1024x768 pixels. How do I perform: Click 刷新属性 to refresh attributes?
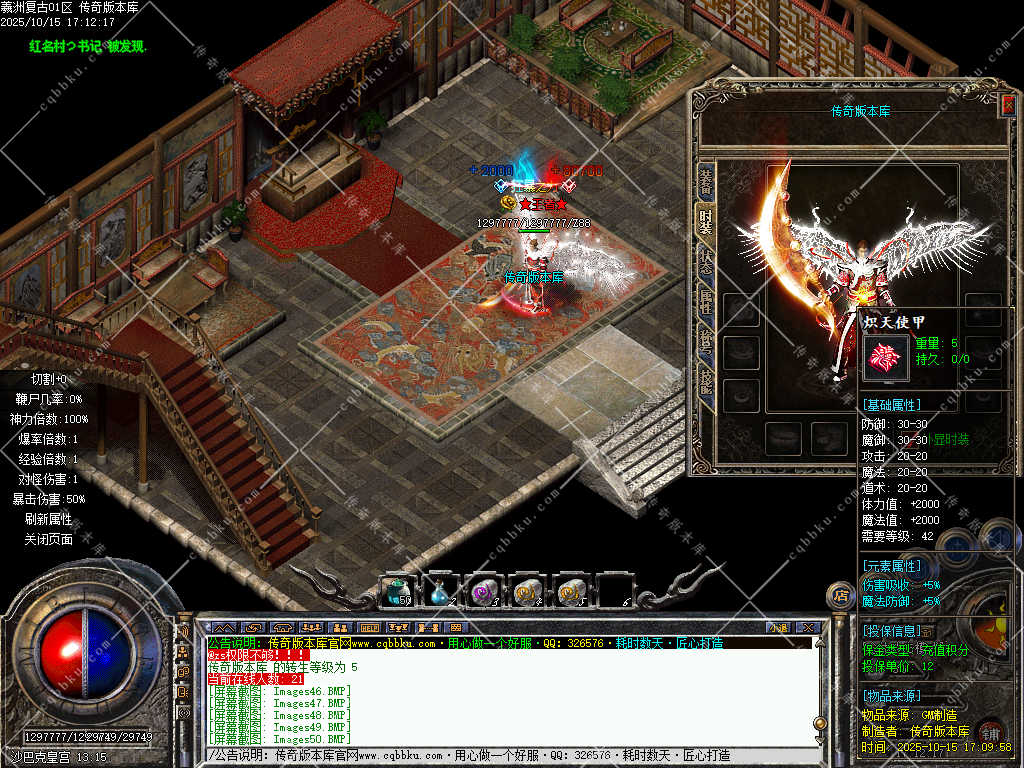[48, 519]
